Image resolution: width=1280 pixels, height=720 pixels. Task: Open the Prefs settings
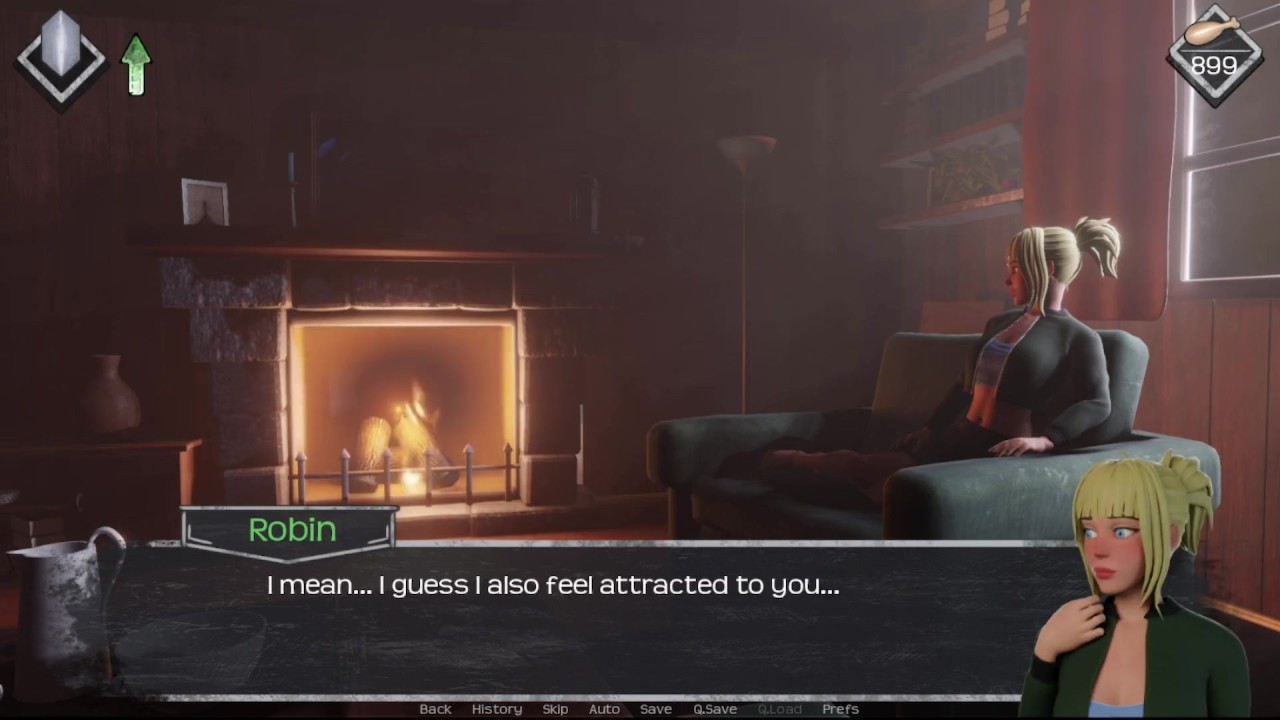[x=840, y=709]
